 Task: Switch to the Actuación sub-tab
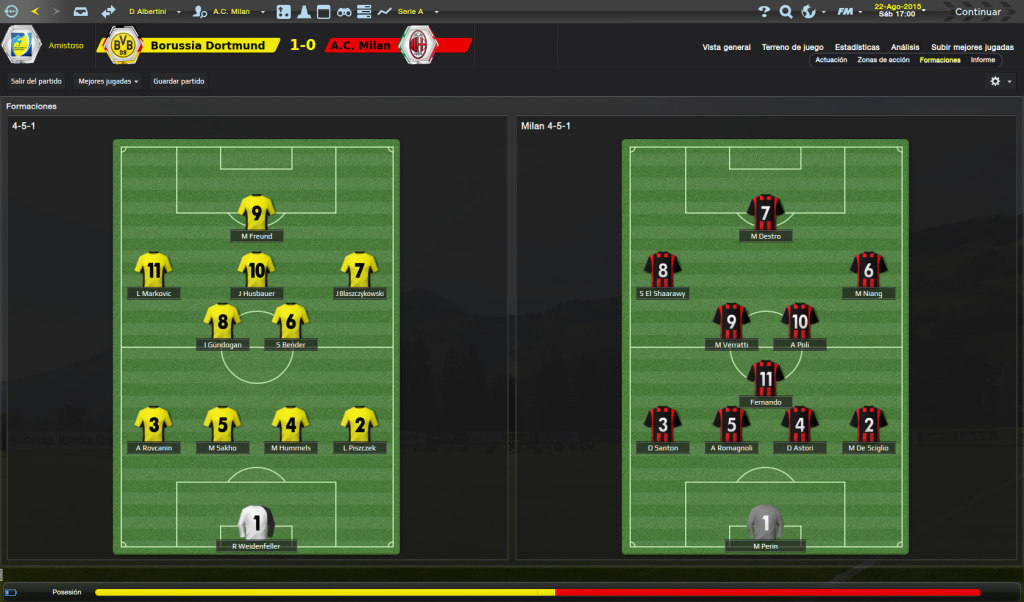pos(831,60)
